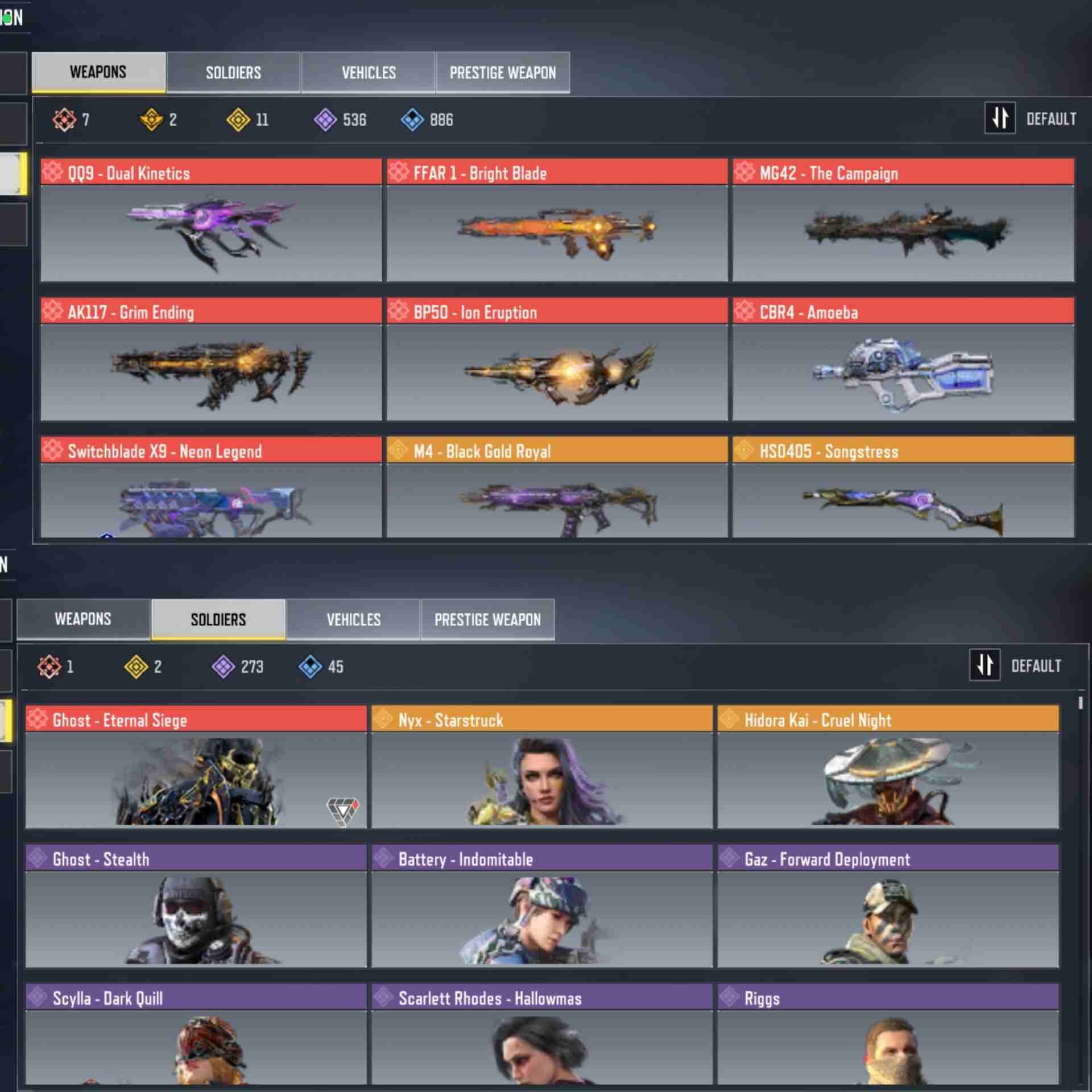1092x1092 pixels.
Task: Open the Gaz - Forward Deployment card
Action: click(888, 906)
